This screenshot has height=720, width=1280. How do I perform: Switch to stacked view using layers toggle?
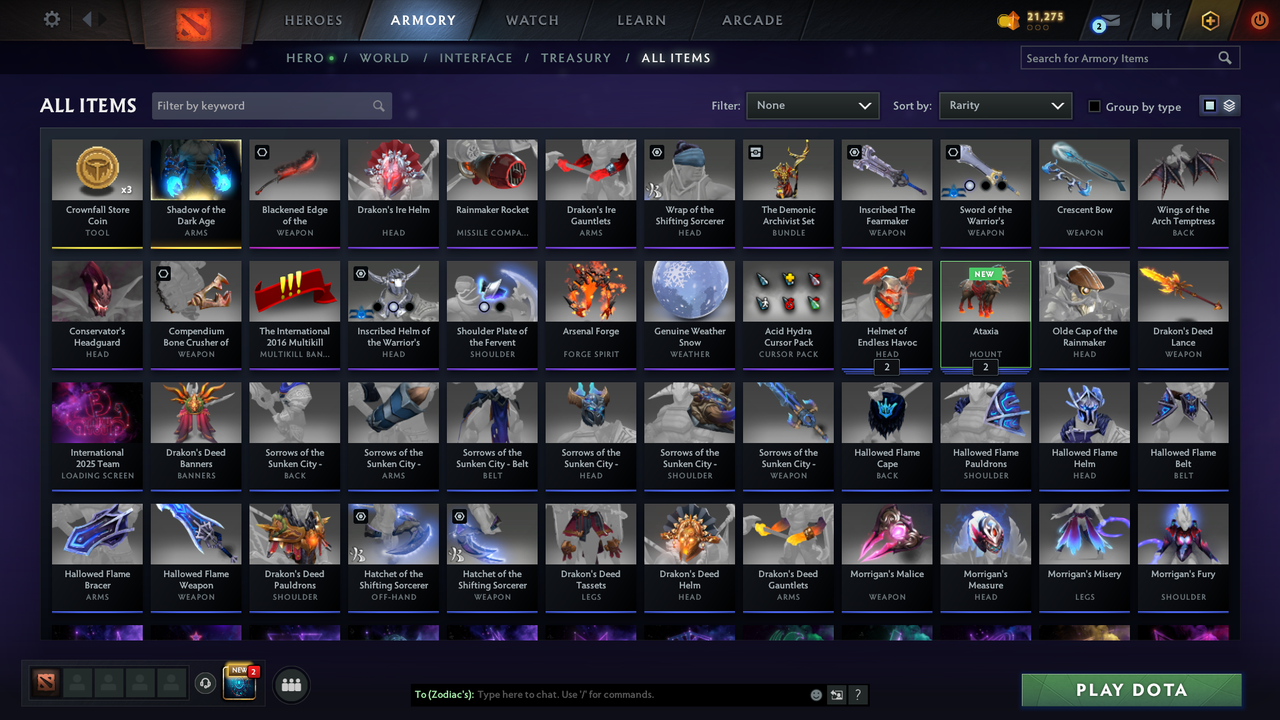point(1227,106)
